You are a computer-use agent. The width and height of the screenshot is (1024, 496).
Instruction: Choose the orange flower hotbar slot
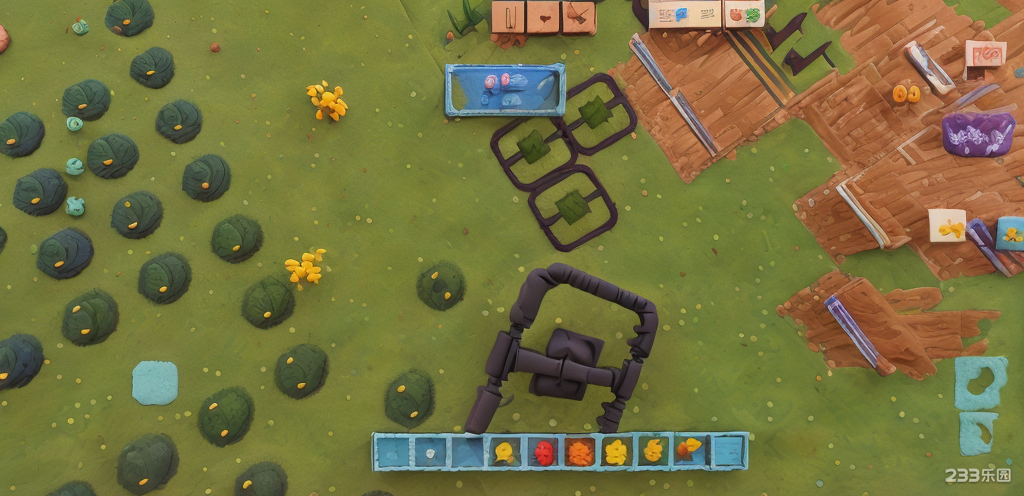click(580, 452)
